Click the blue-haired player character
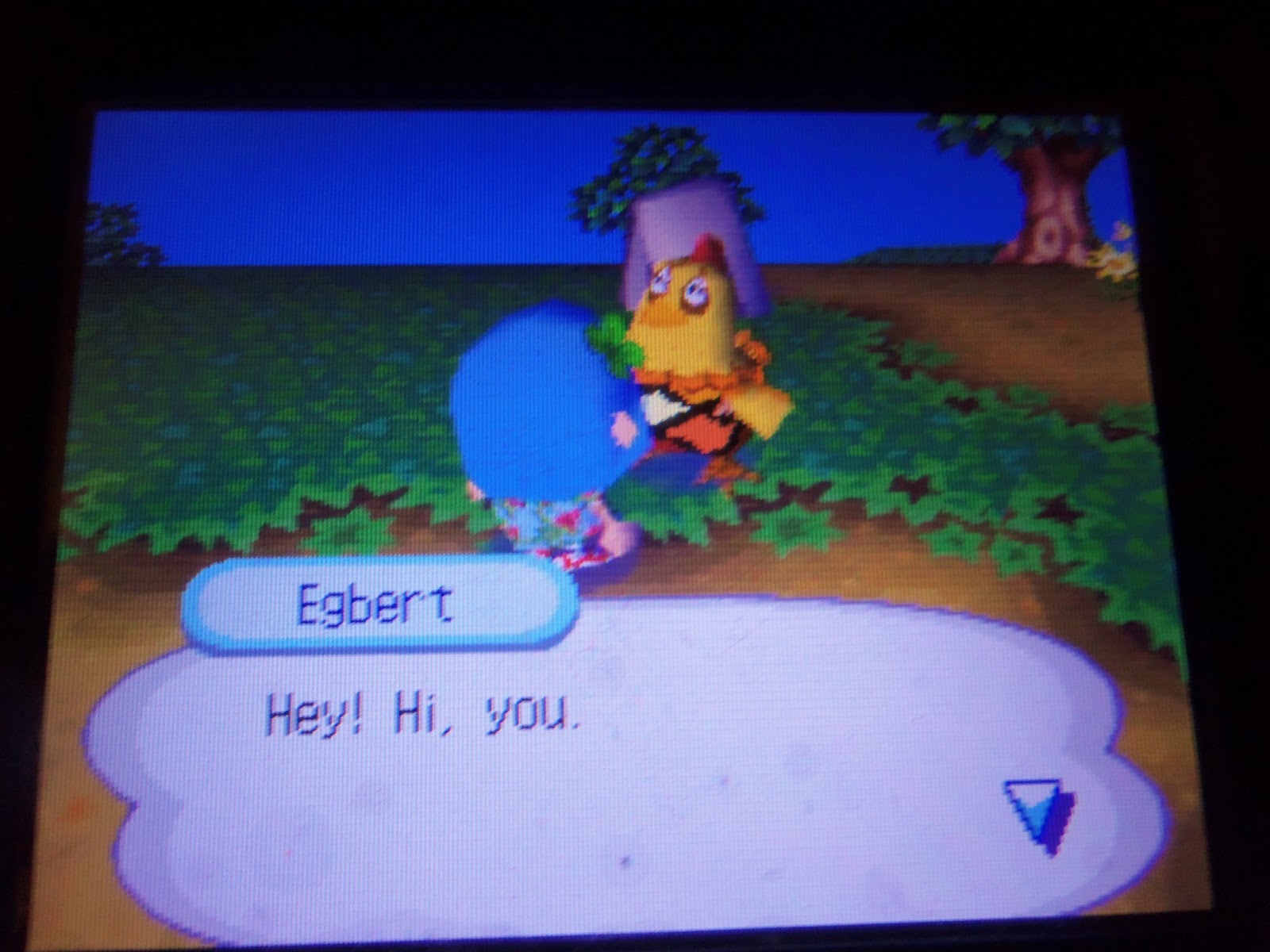This screenshot has width=1270, height=952. tap(540, 413)
